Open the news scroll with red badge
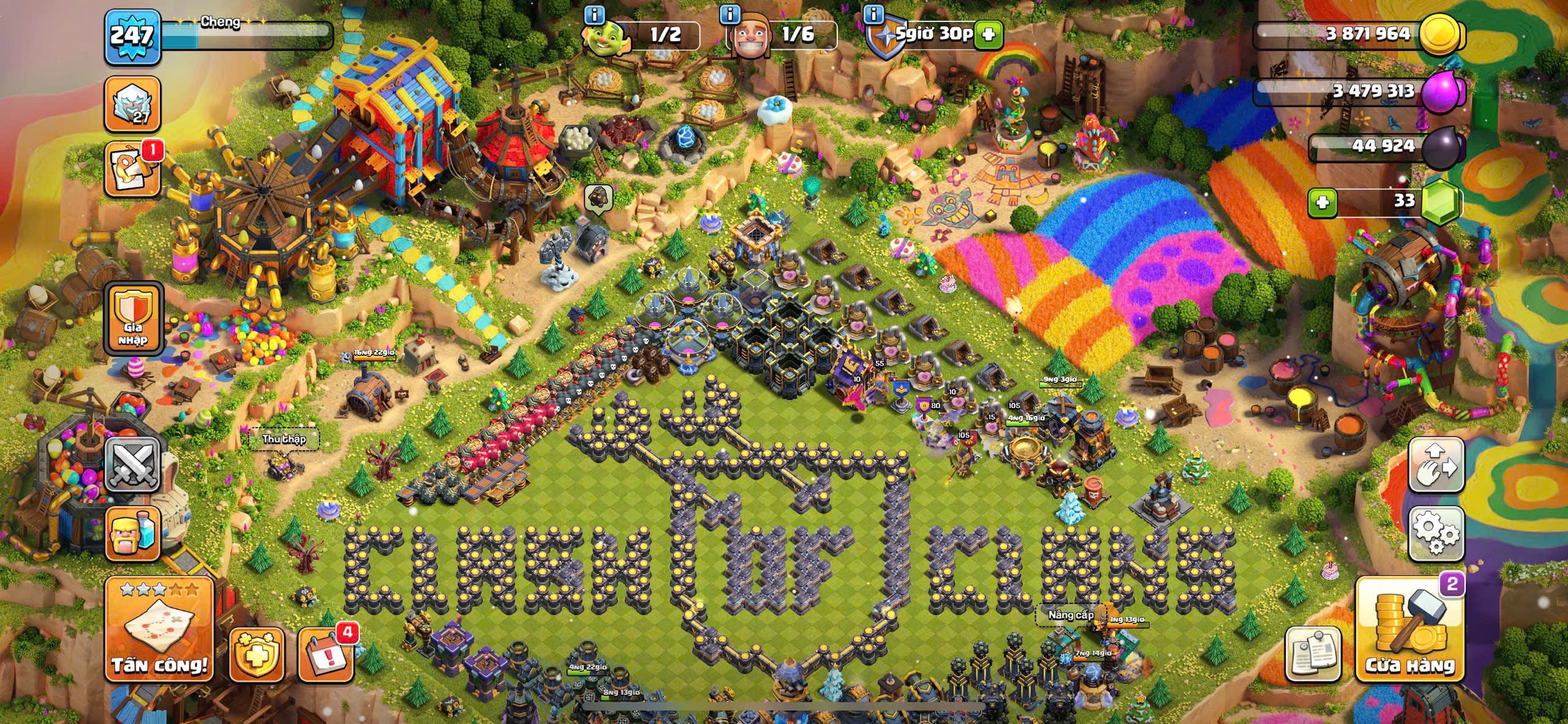Image resolution: width=1568 pixels, height=724 pixels. tap(133, 170)
